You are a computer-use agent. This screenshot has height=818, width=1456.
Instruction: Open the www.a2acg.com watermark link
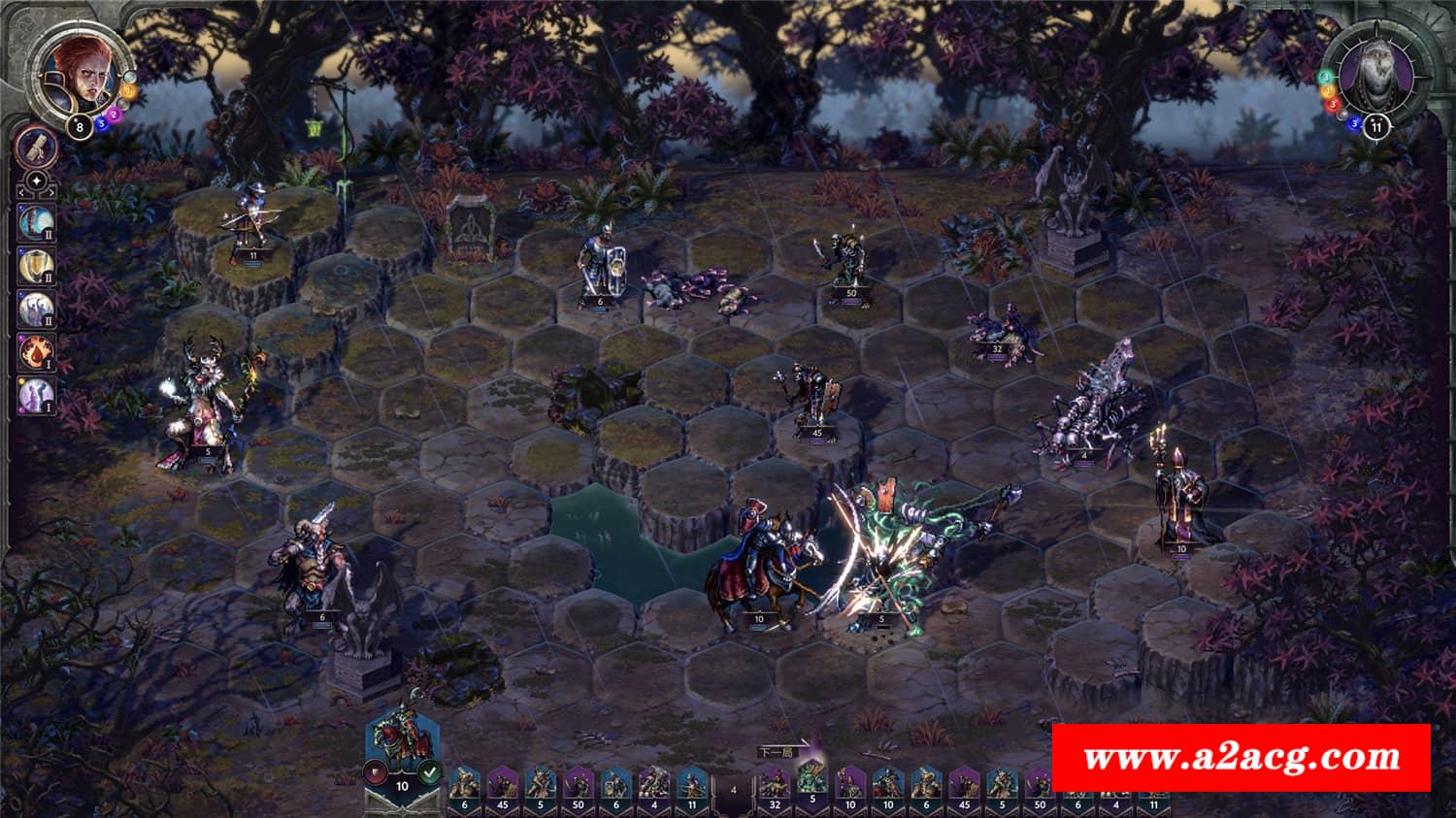point(1241,757)
